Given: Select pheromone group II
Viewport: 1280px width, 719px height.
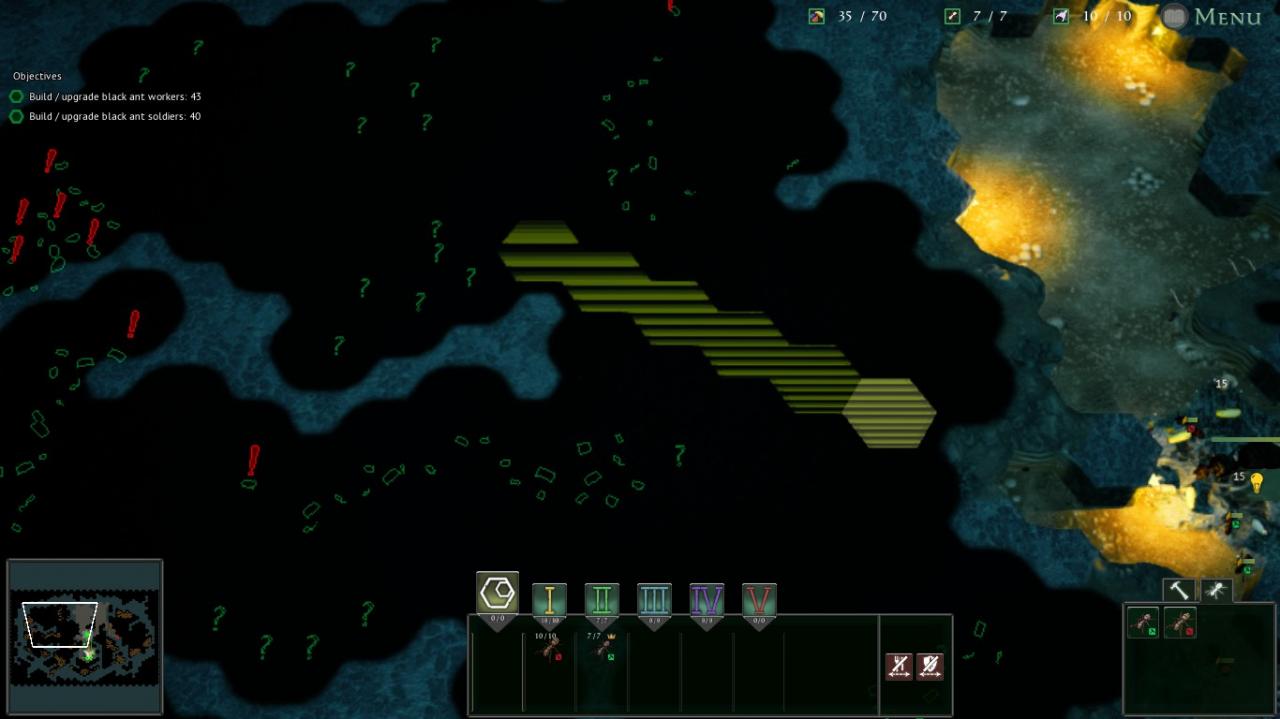Looking at the screenshot, I should pos(602,600).
